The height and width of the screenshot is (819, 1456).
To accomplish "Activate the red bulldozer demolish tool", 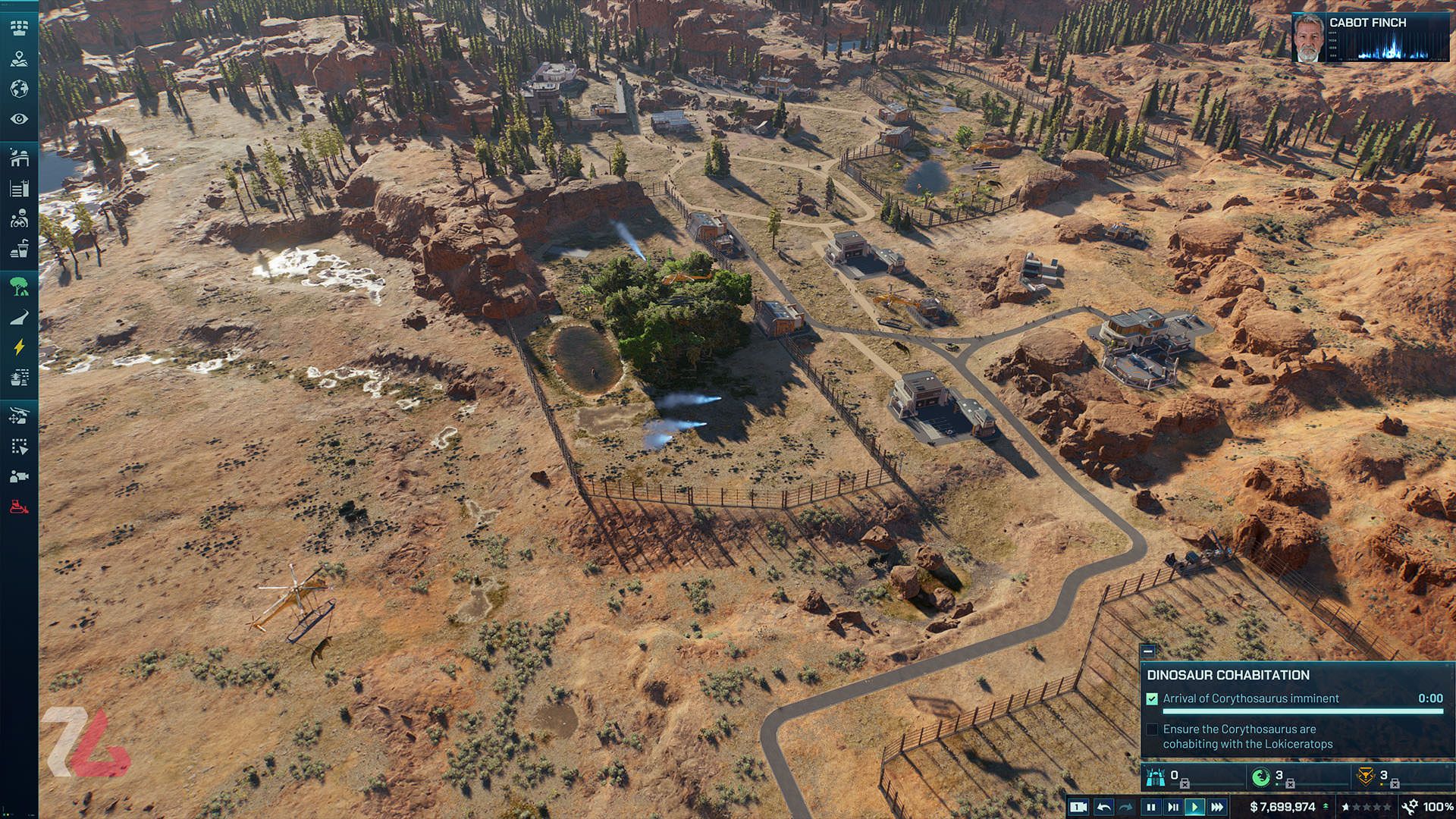I will tap(19, 507).
